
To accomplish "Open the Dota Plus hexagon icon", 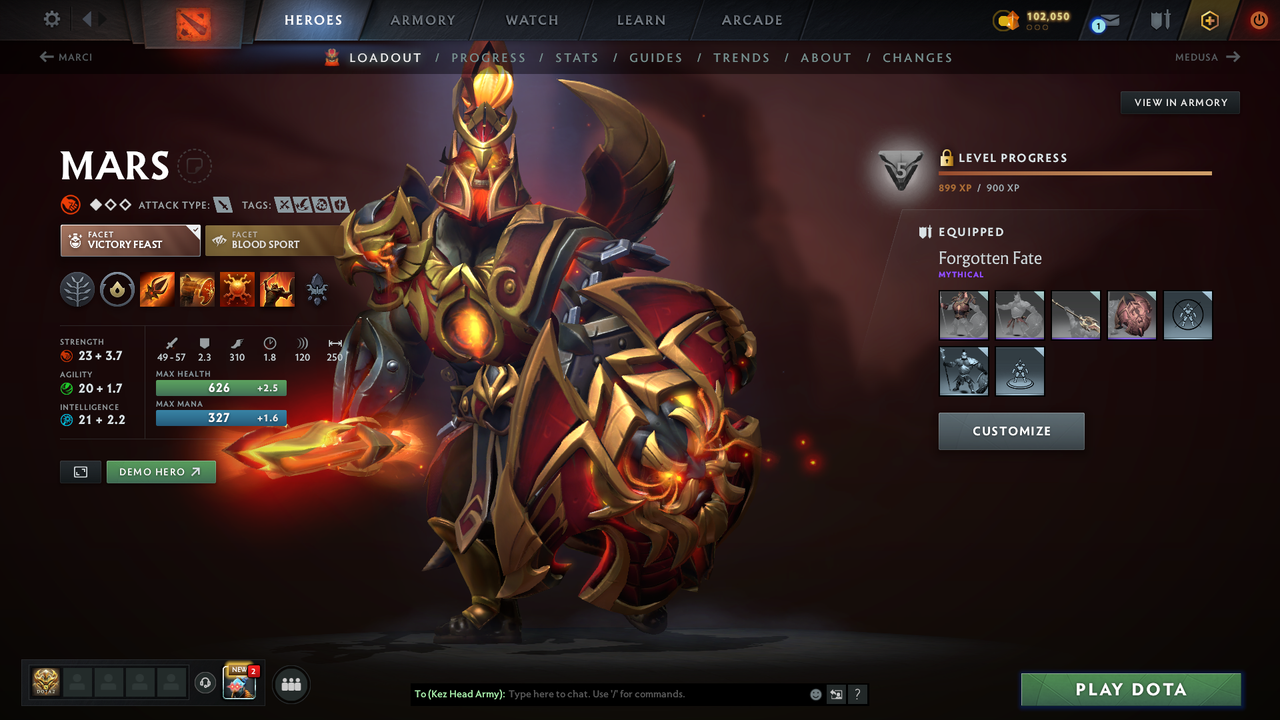I will click(1209, 19).
